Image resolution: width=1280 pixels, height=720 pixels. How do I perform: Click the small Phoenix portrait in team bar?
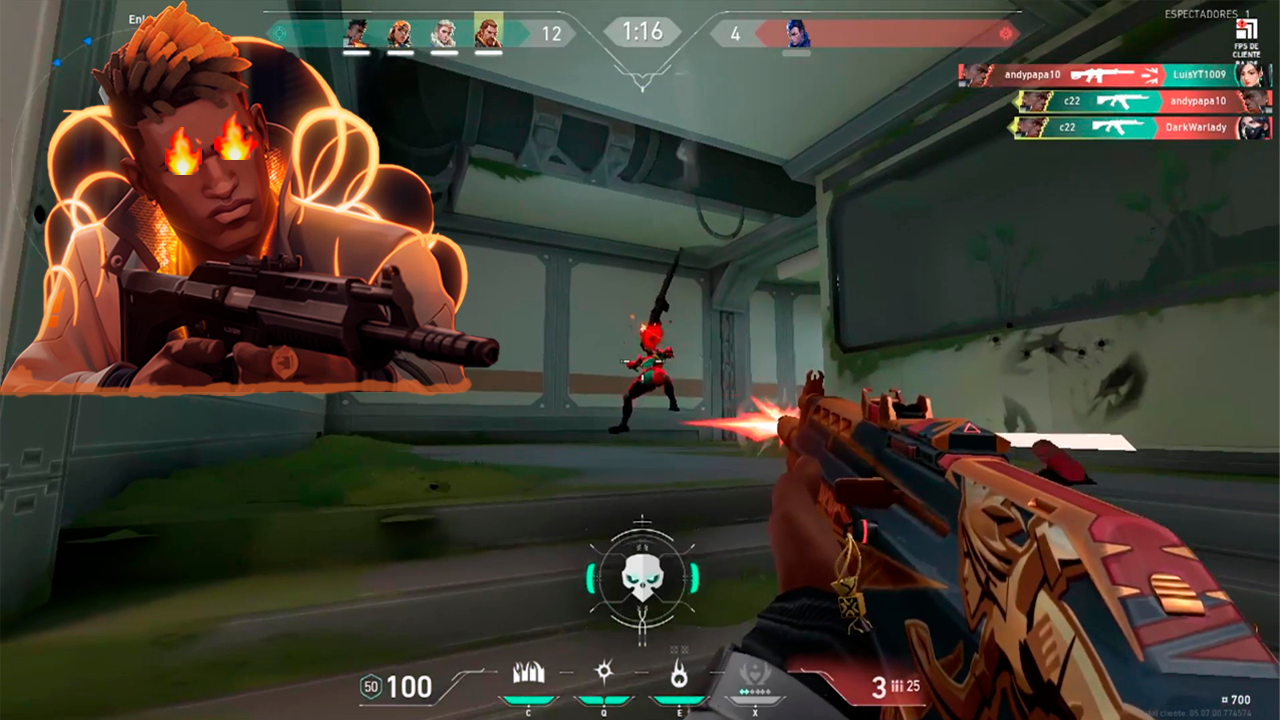click(x=355, y=34)
